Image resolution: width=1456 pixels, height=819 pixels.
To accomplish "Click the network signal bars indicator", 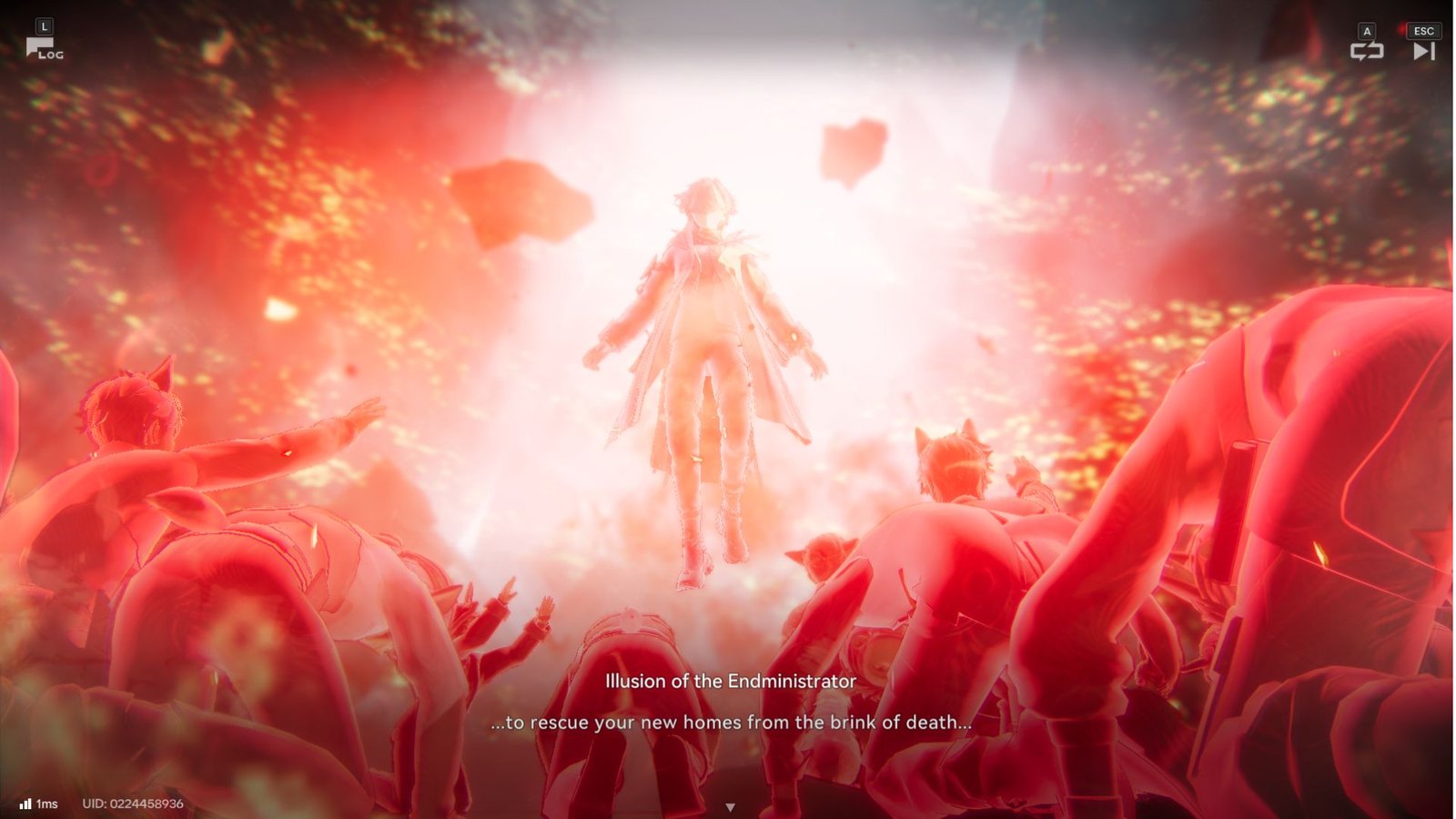I will point(25,803).
